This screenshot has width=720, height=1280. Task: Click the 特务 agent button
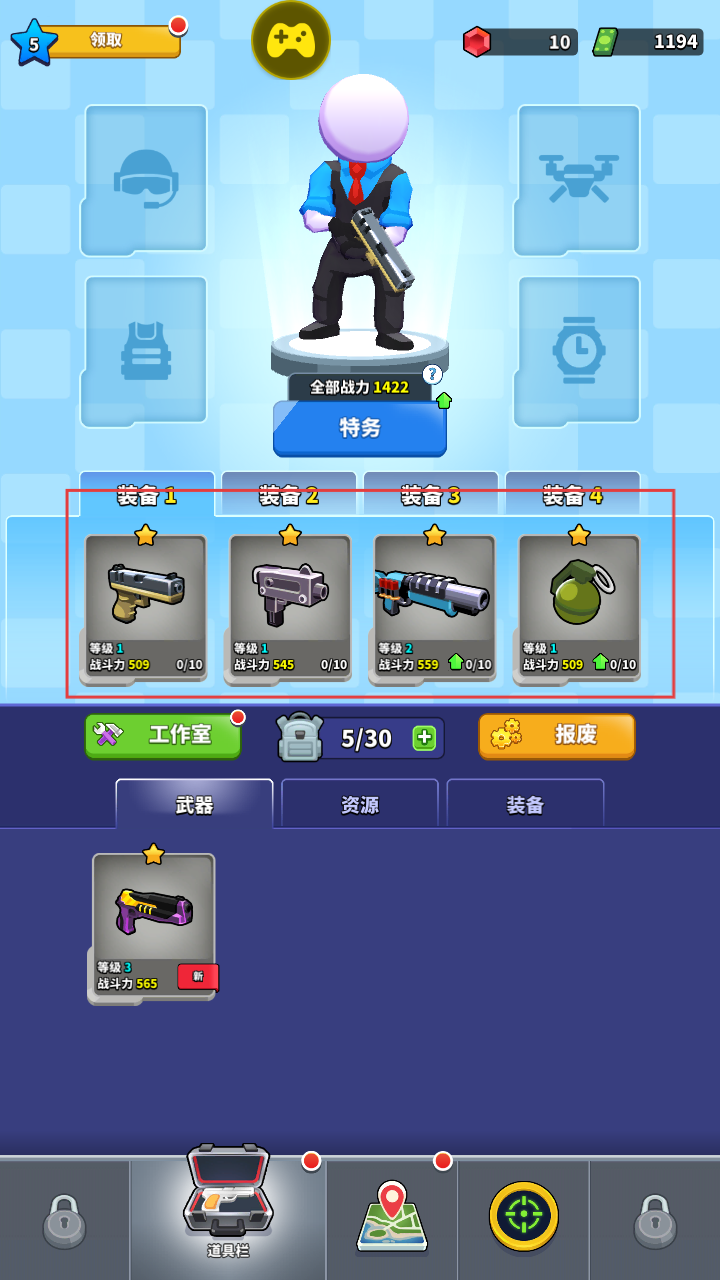pyautogui.click(x=360, y=428)
